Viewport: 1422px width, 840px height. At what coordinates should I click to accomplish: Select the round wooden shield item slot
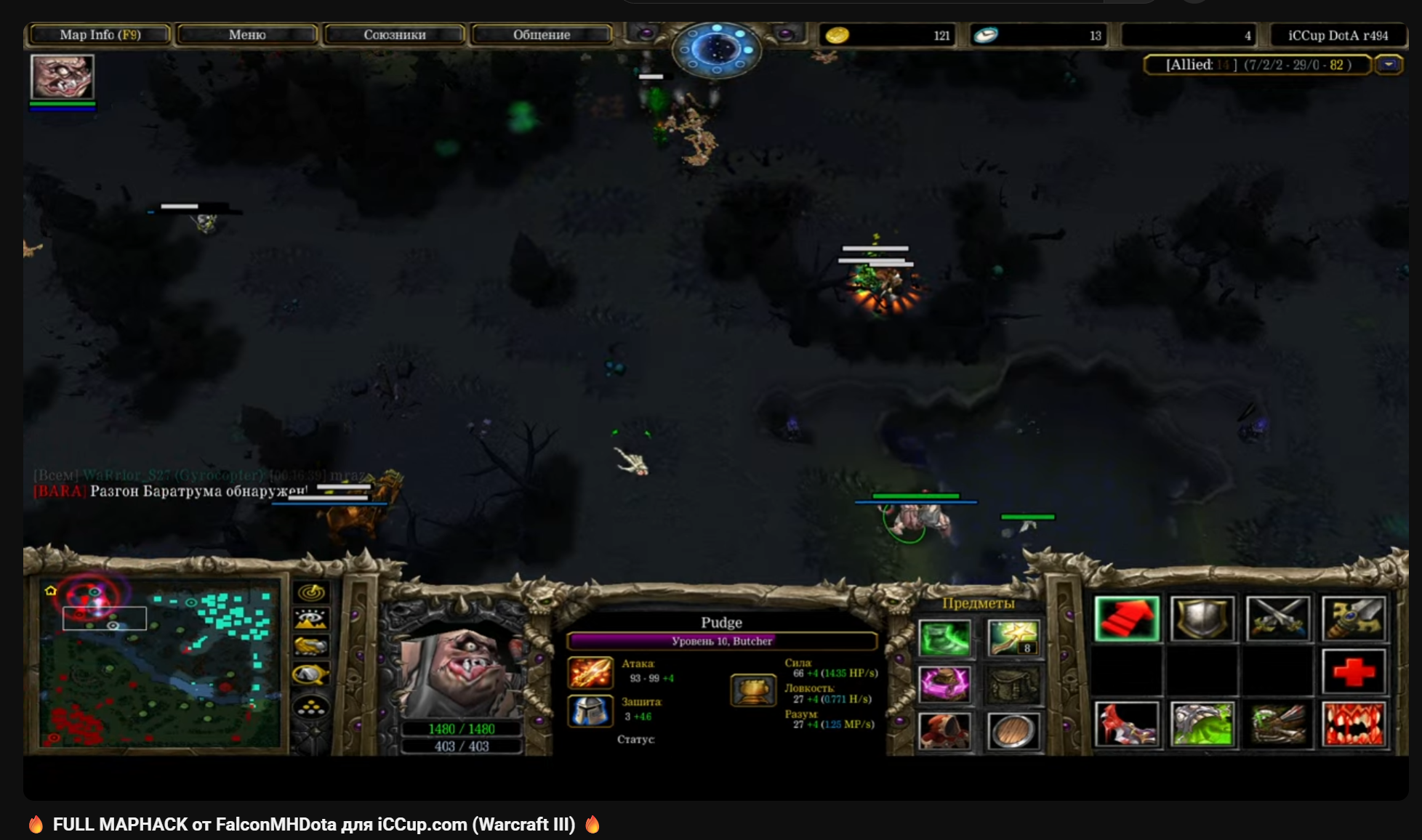click(1013, 730)
